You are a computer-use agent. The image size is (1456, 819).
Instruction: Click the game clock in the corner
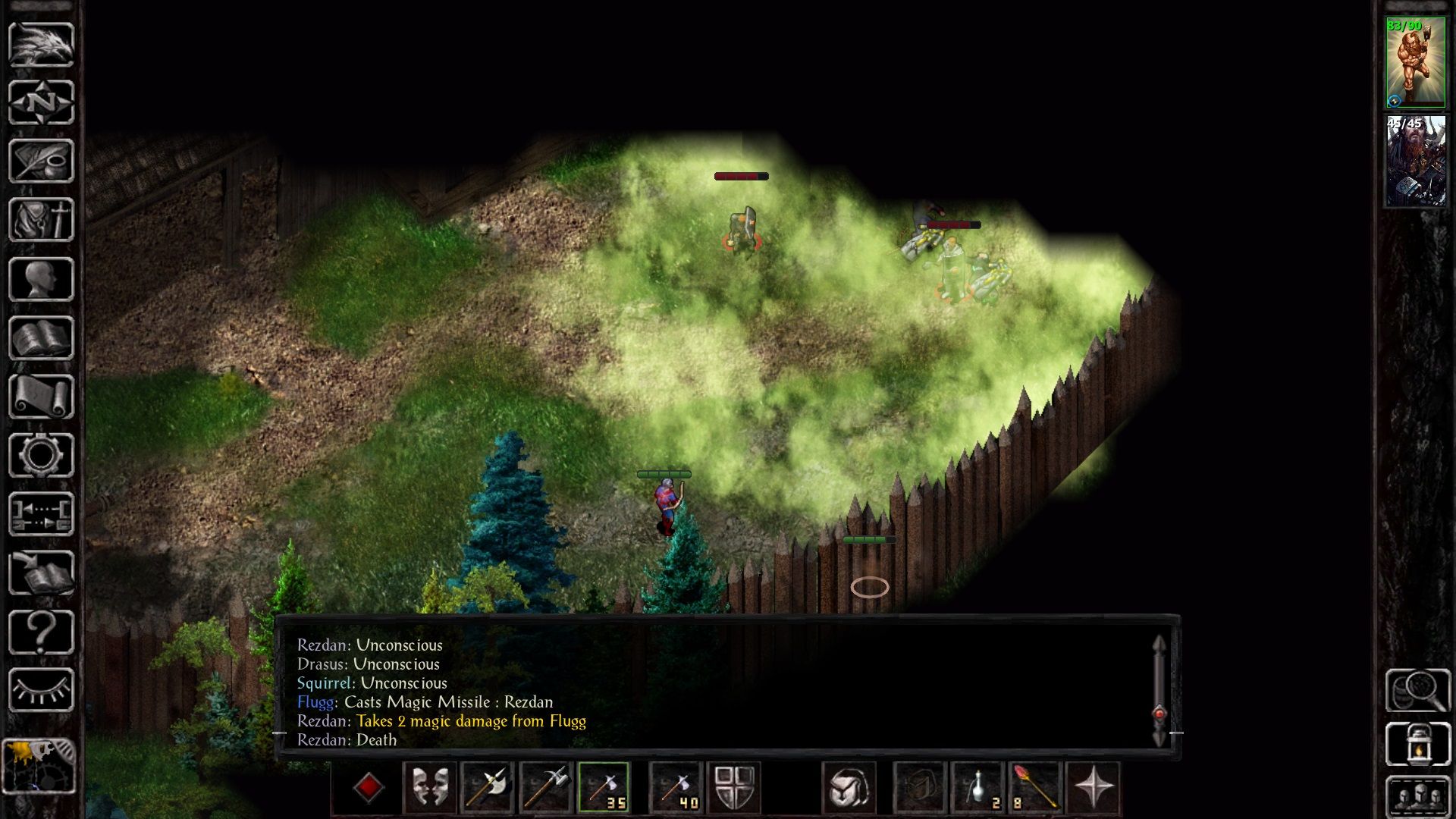(x=39, y=766)
